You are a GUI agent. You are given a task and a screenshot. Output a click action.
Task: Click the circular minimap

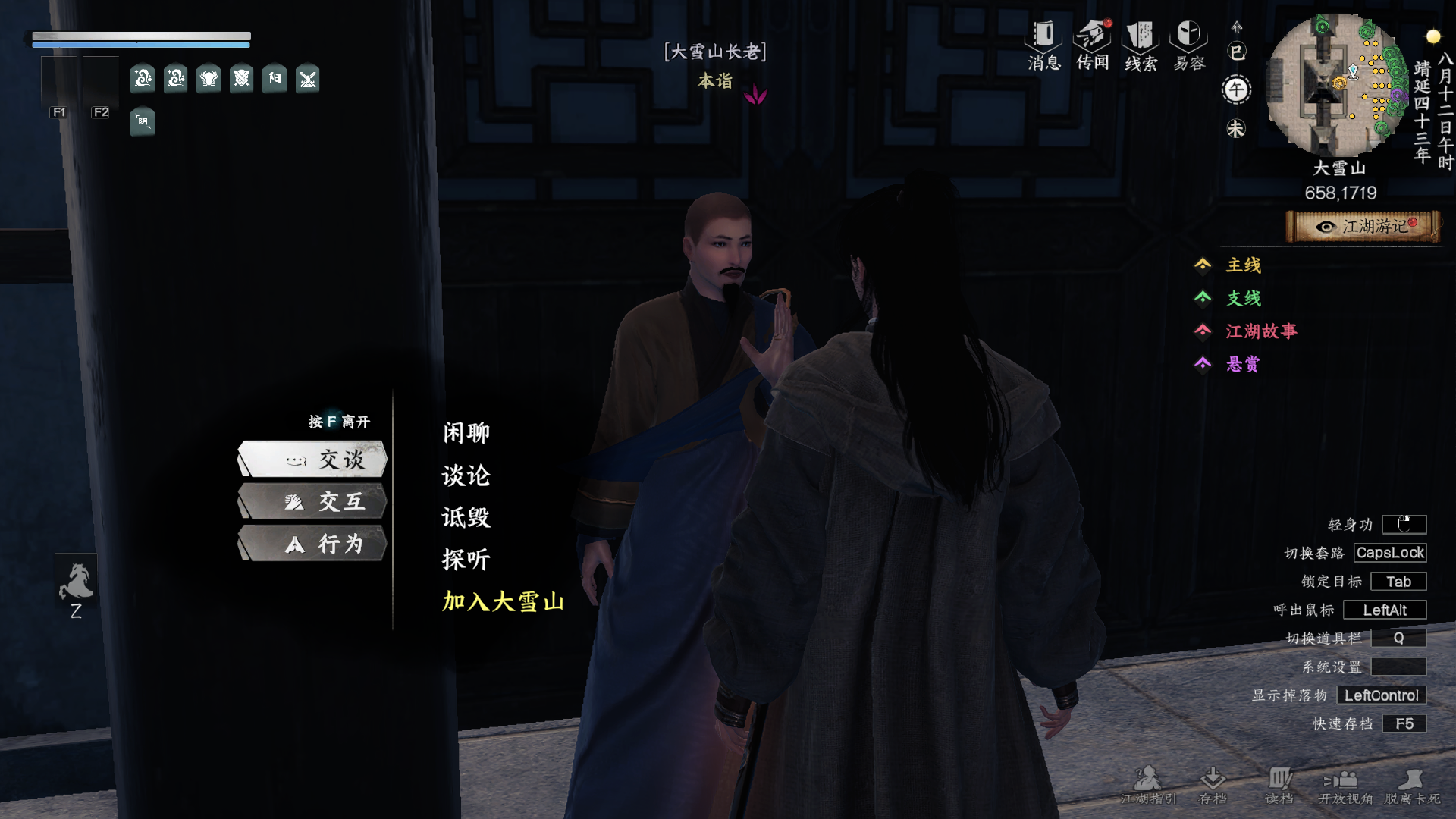pyautogui.click(x=1338, y=85)
